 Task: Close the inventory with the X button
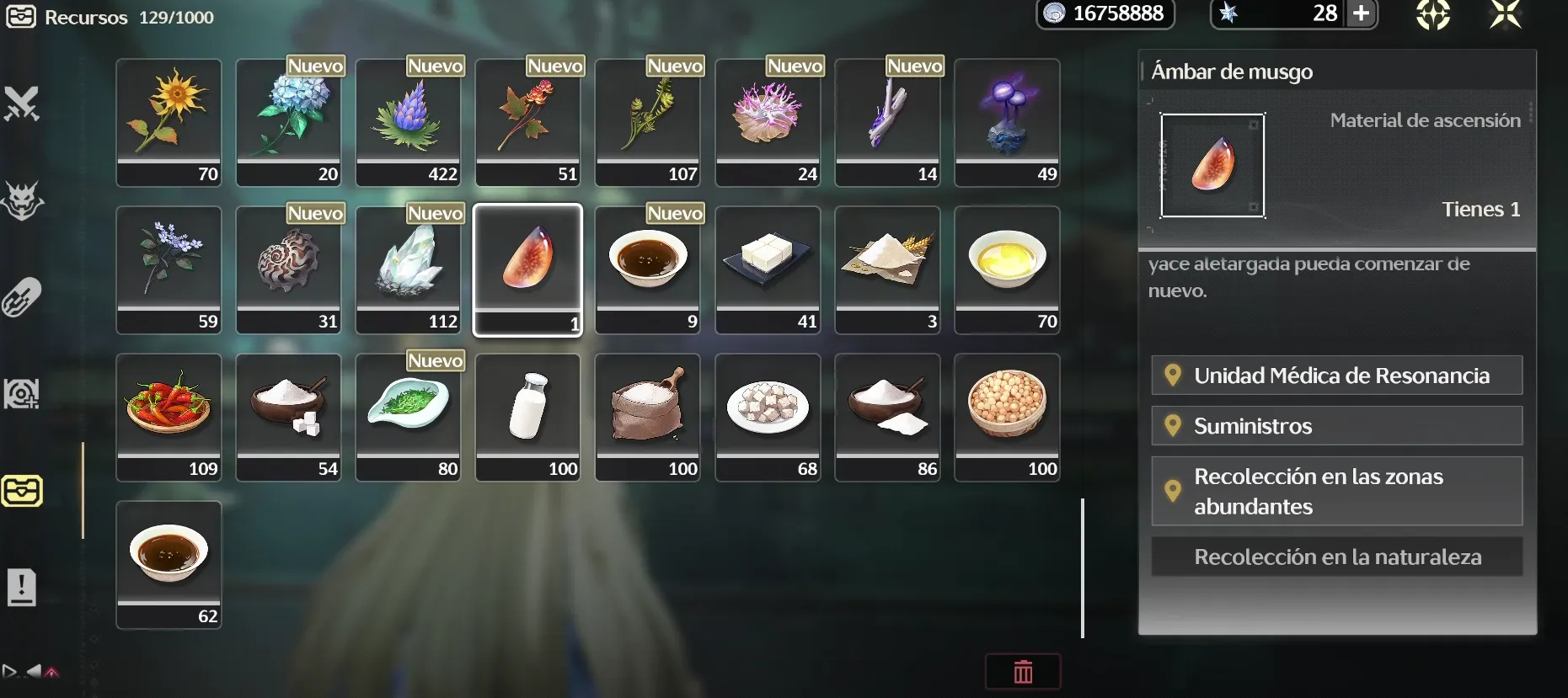pyautogui.click(x=1505, y=14)
